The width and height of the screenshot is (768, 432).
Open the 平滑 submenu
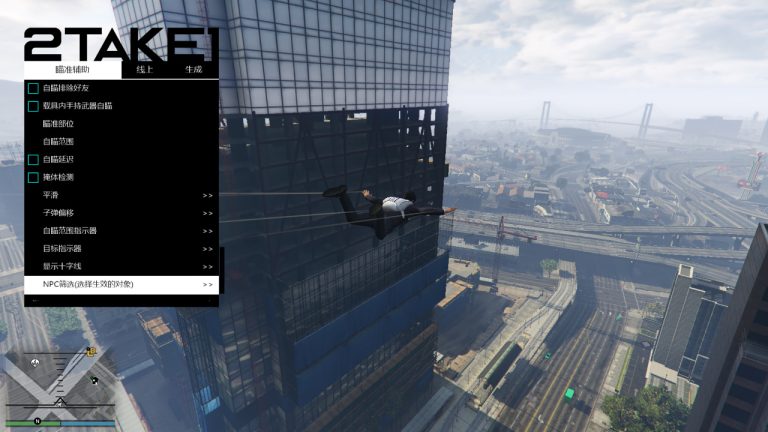click(x=120, y=195)
